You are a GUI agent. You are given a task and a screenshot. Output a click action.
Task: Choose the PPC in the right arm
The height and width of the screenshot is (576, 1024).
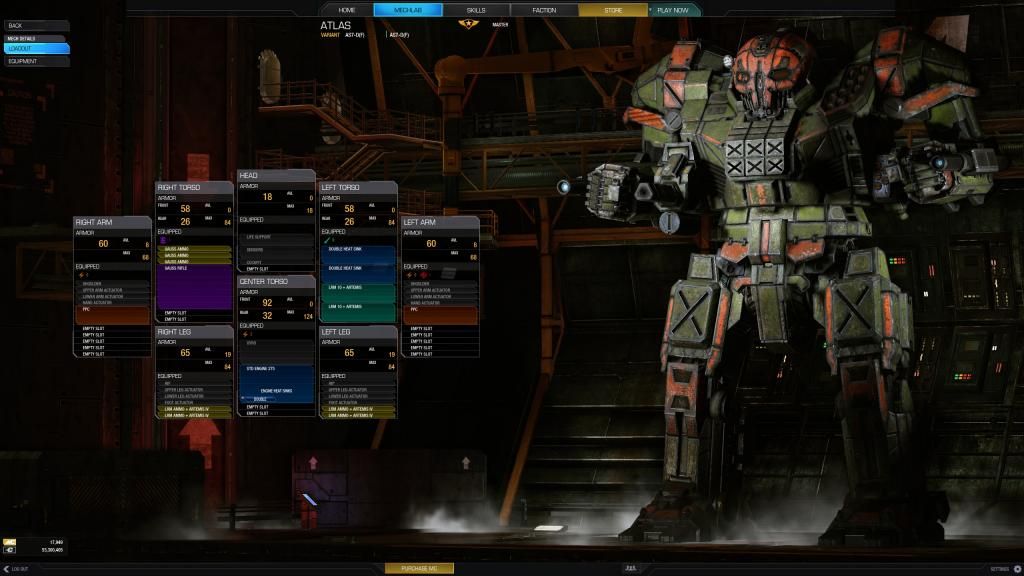112,315
